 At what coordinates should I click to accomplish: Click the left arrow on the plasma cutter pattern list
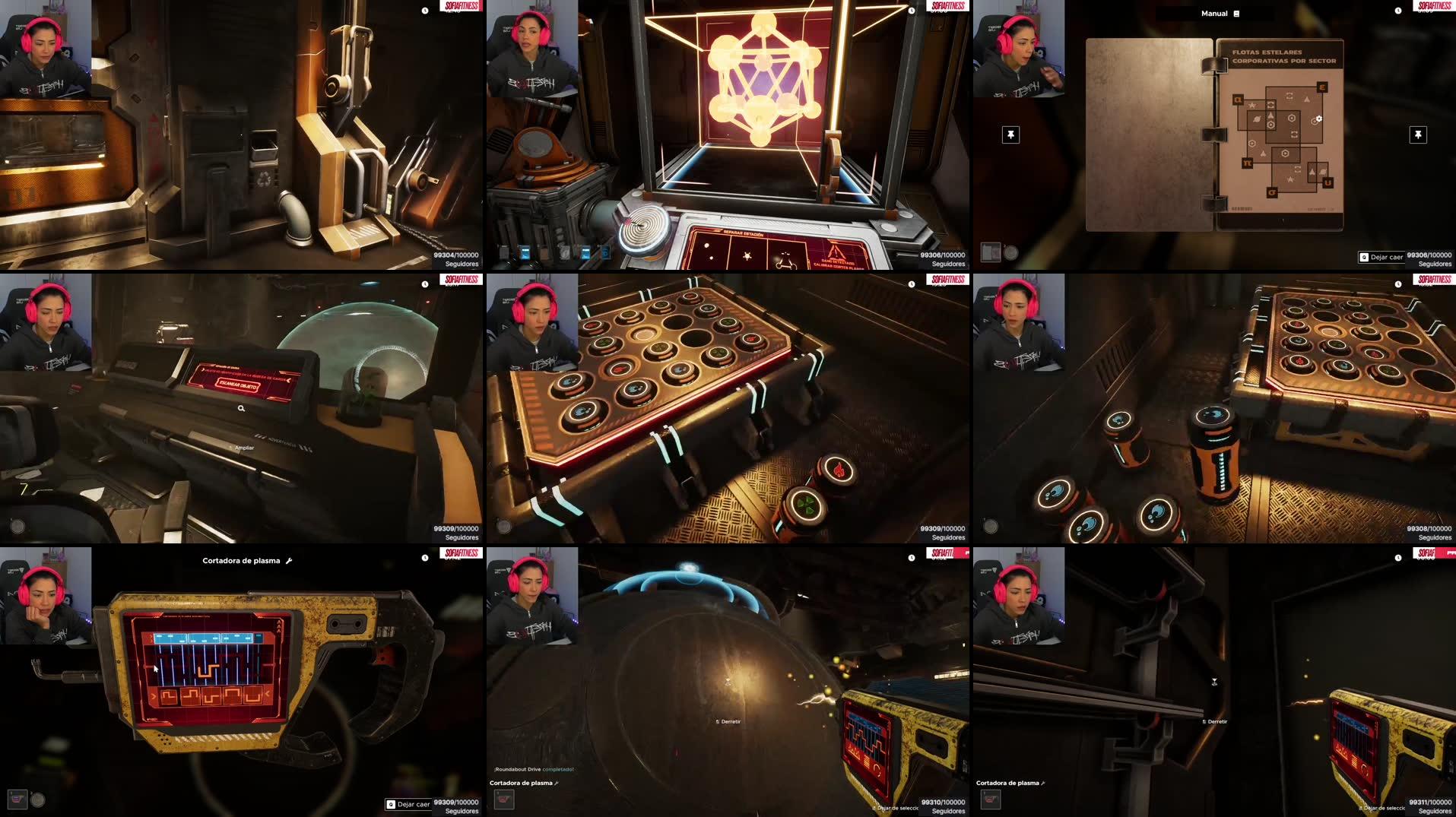[154, 696]
